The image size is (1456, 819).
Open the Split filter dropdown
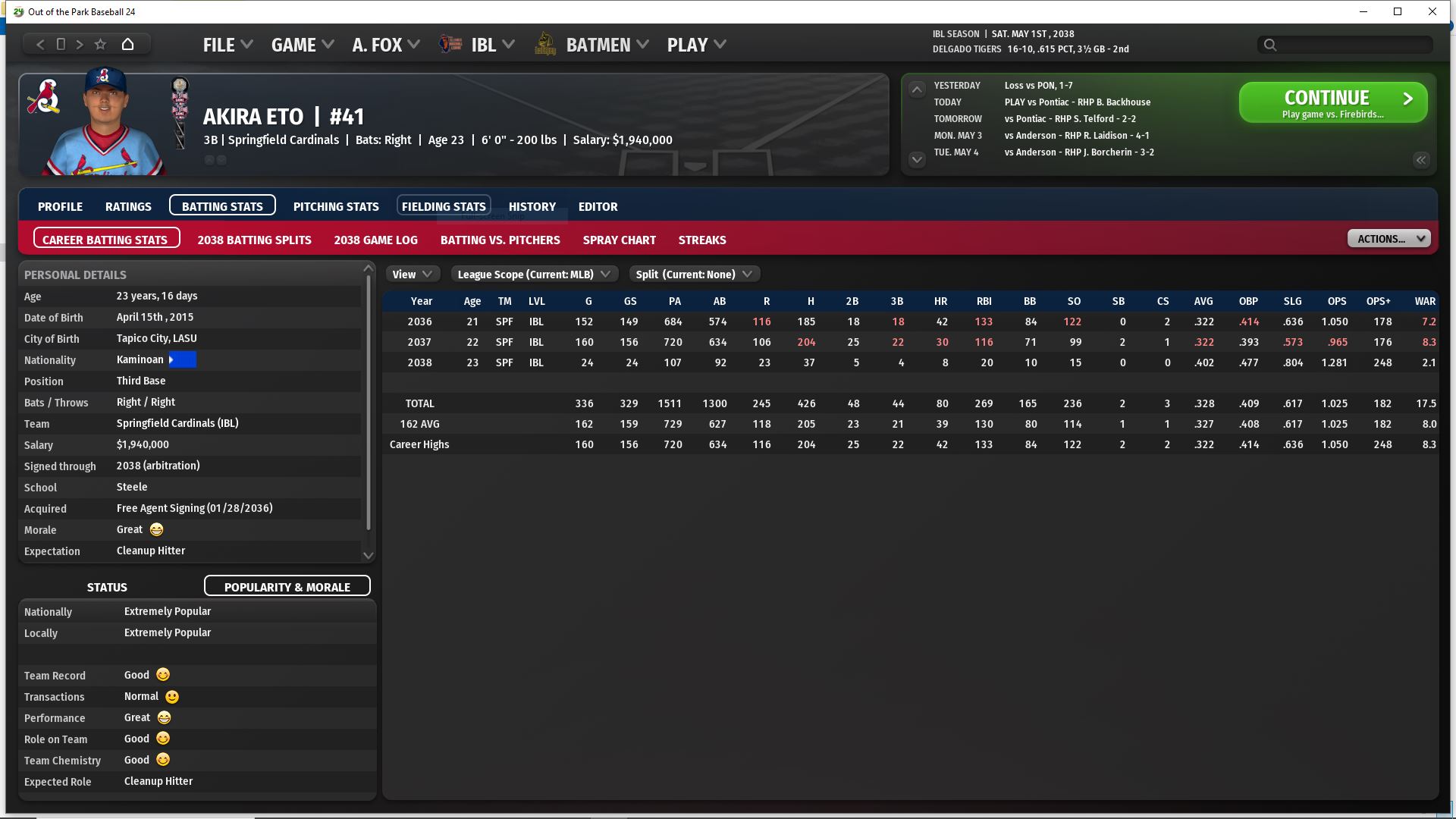pyautogui.click(x=694, y=275)
